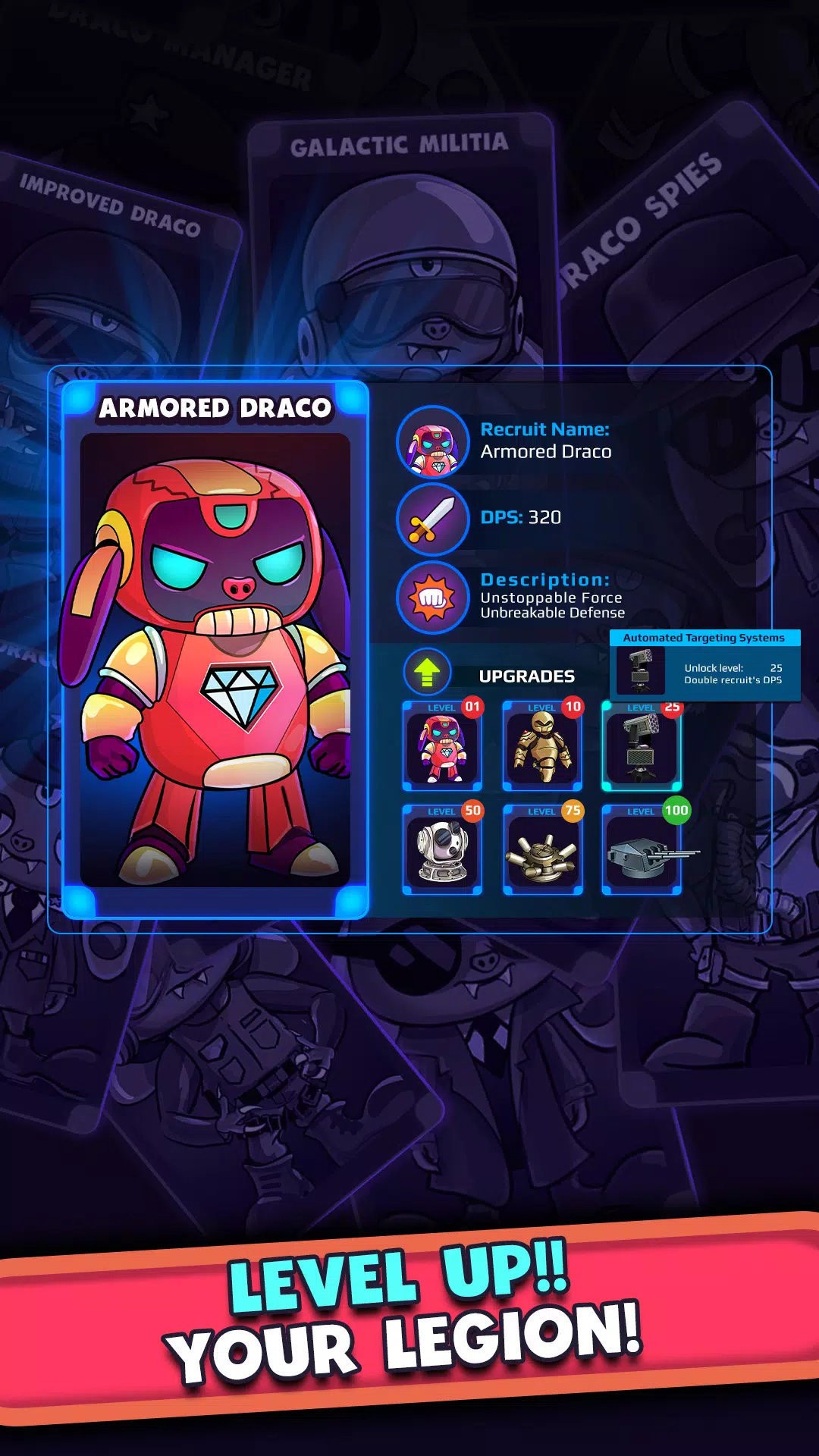Screen dimensions: 819x1456
Task: Tap the sword DPS icon
Action: pos(433,519)
